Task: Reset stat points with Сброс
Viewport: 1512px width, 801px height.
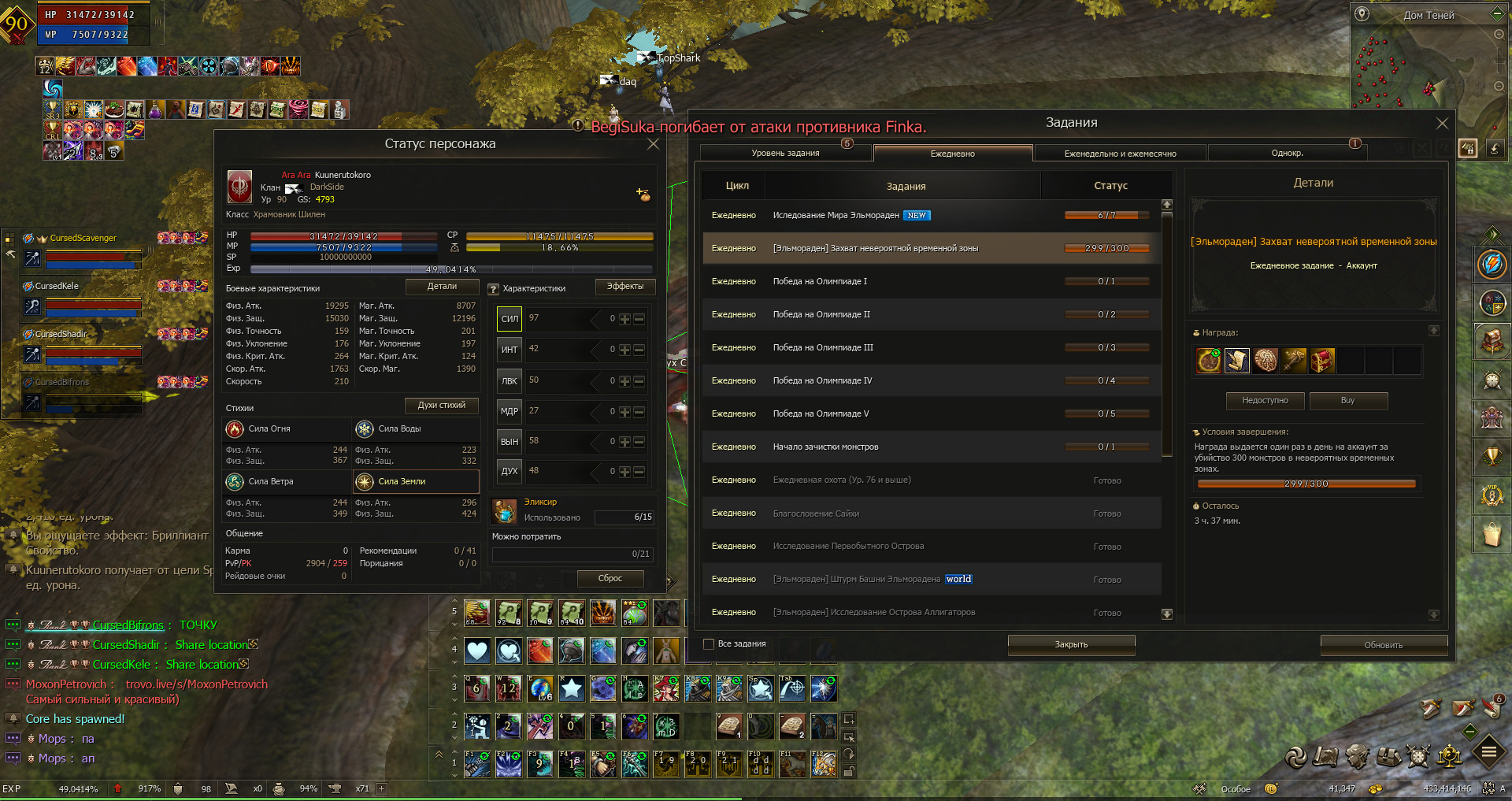Action: pyautogui.click(x=610, y=579)
